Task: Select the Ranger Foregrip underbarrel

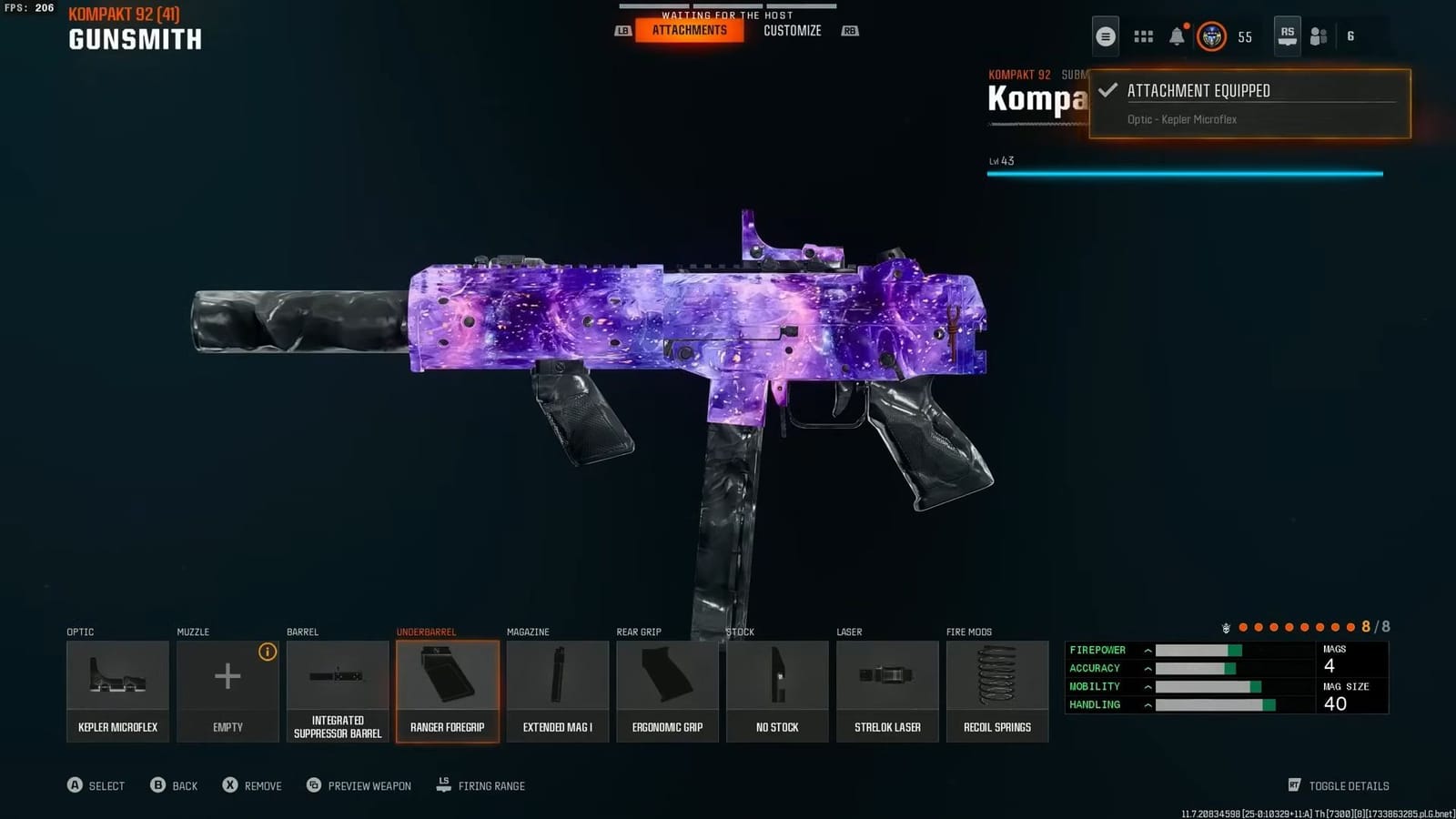Action: (x=447, y=689)
